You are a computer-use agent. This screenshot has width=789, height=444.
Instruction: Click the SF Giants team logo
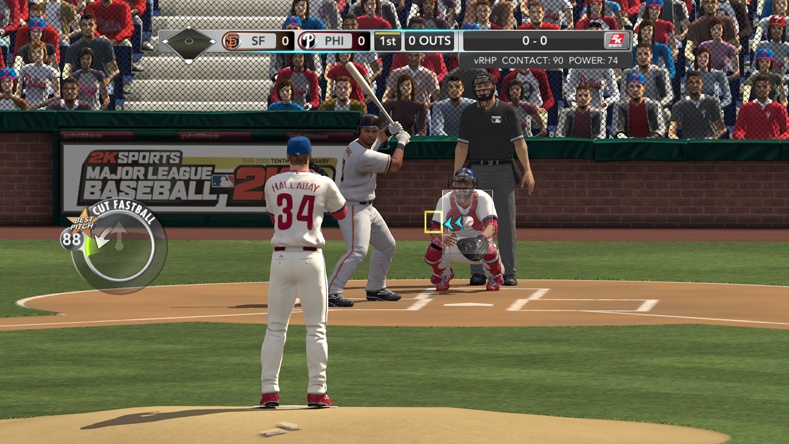coord(232,41)
